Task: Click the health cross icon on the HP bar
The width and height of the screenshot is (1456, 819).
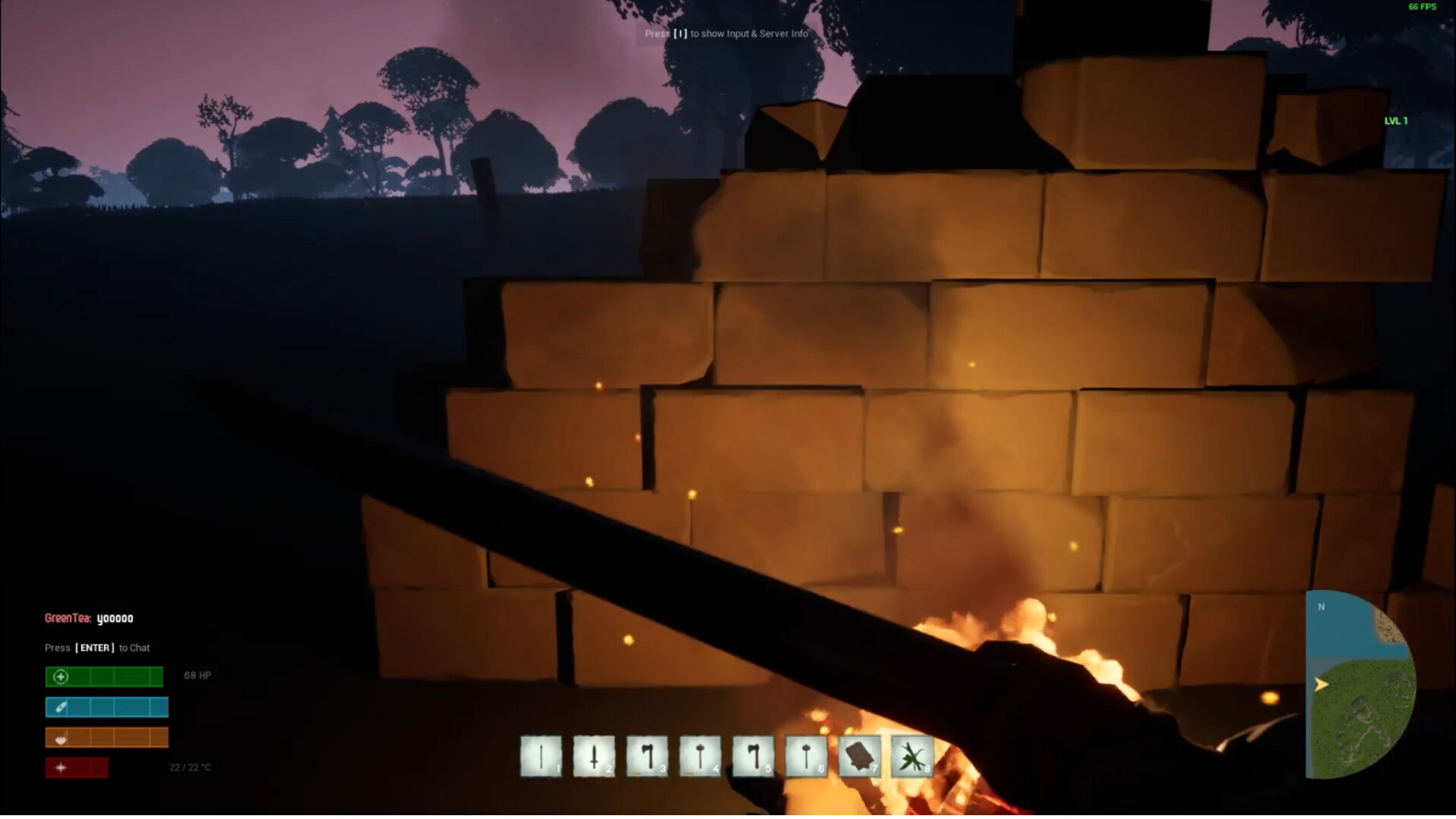Action: 61,676
